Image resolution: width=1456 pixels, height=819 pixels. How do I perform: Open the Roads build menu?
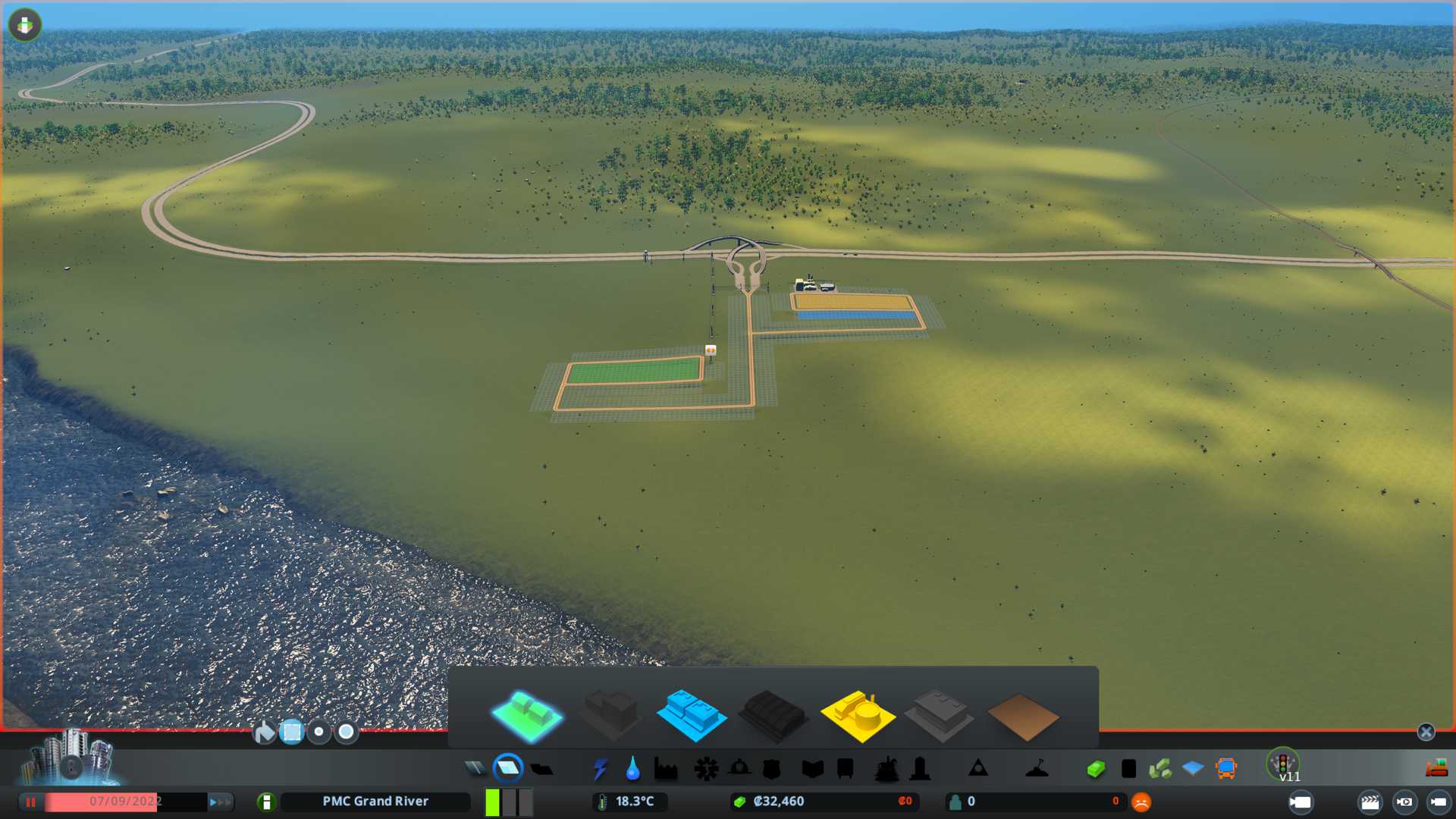pos(475,769)
